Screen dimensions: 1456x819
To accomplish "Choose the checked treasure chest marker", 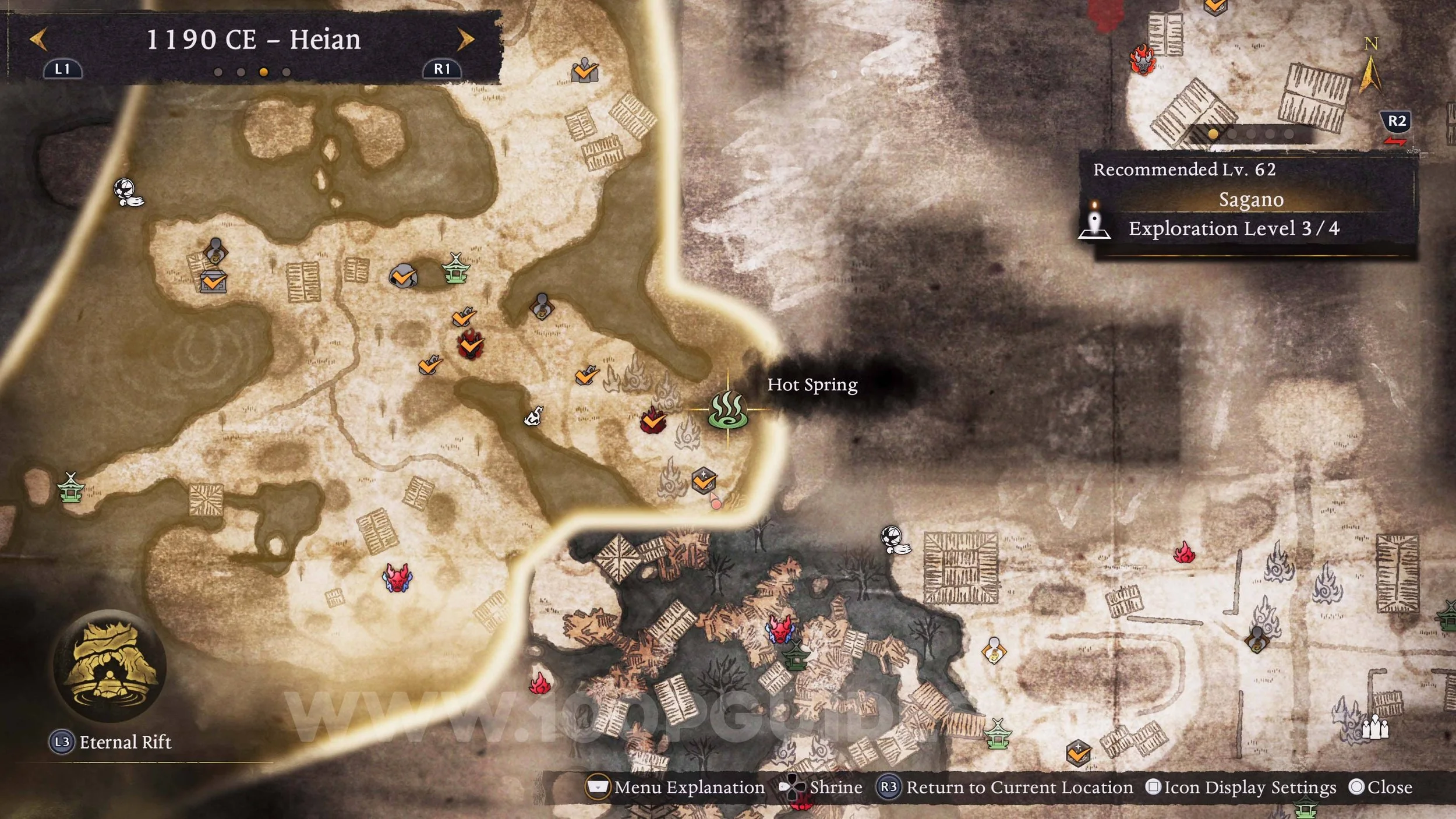I will pyautogui.click(x=213, y=282).
